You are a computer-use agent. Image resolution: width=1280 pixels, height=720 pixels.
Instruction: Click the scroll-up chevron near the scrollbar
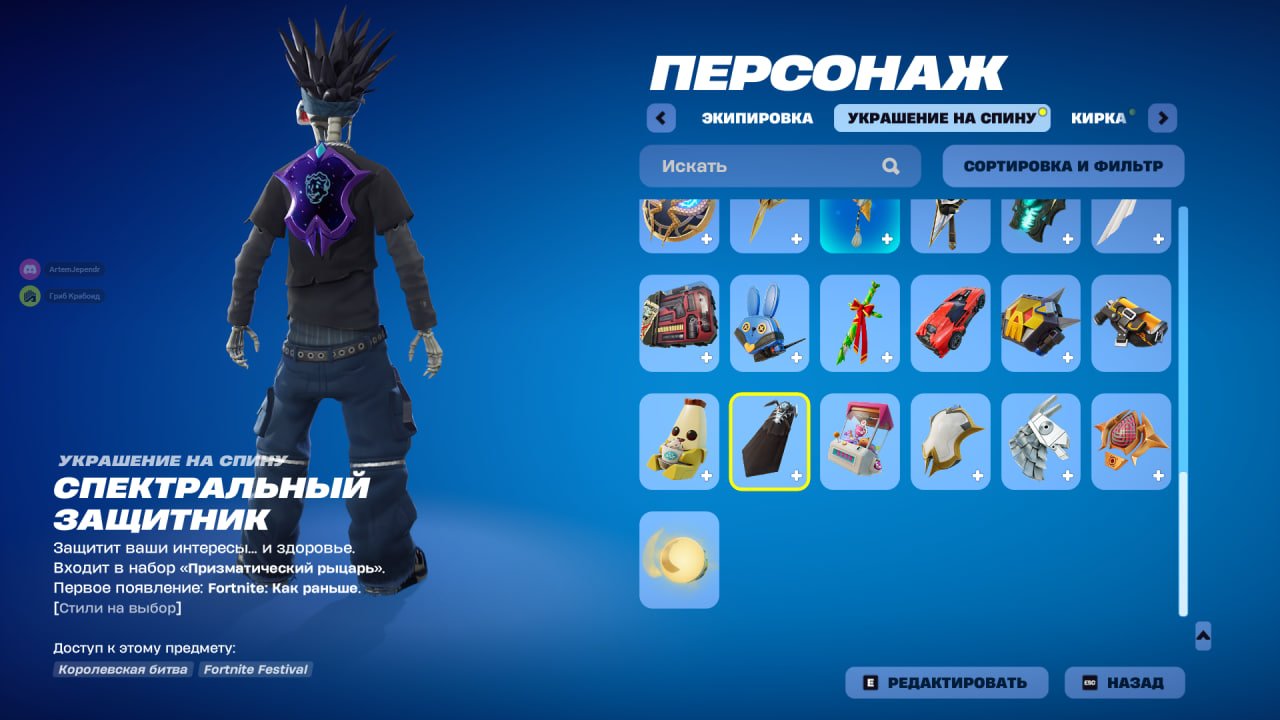pos(1206,633)
